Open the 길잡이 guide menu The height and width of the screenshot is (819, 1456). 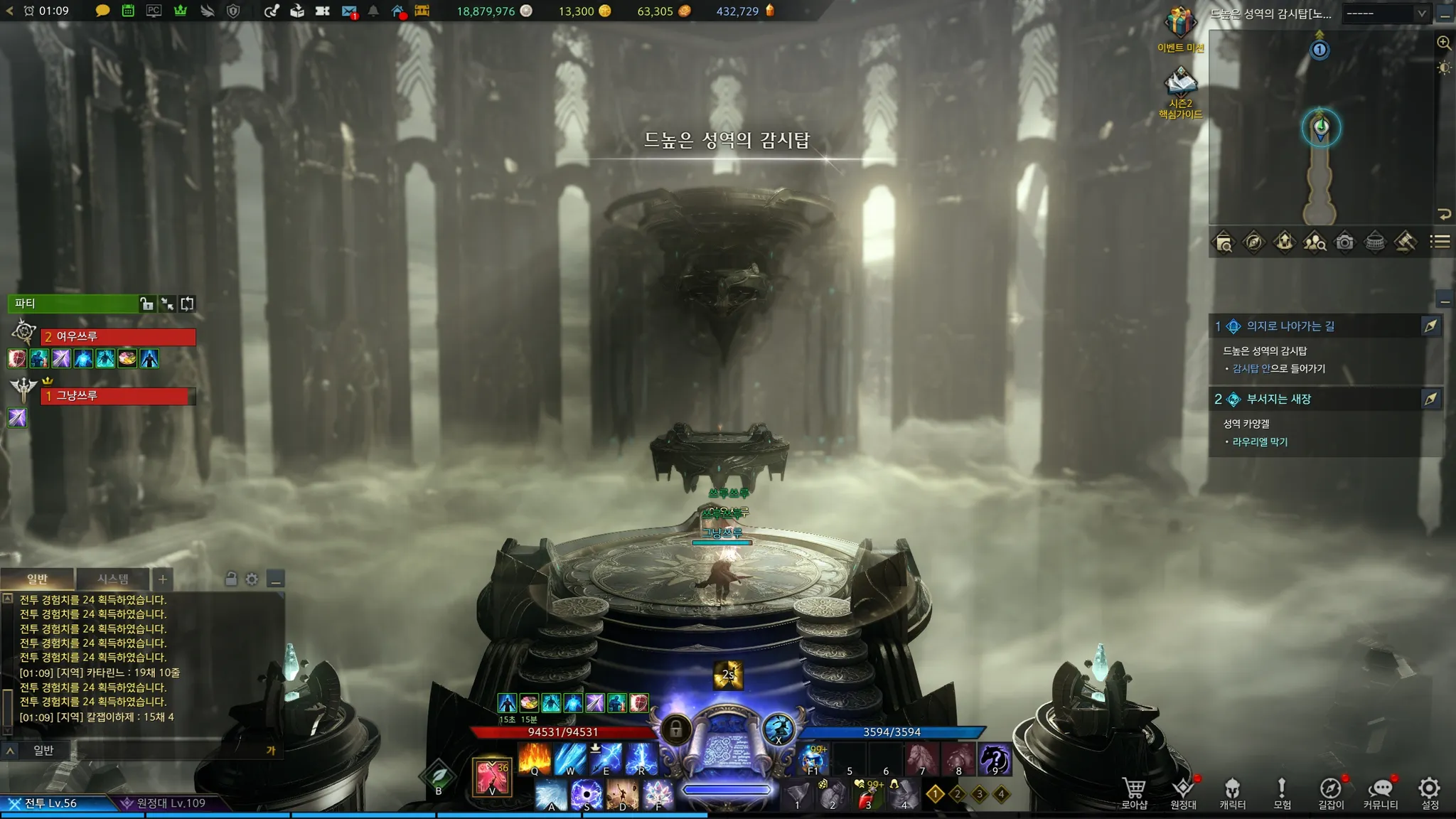click(1331, 793)
